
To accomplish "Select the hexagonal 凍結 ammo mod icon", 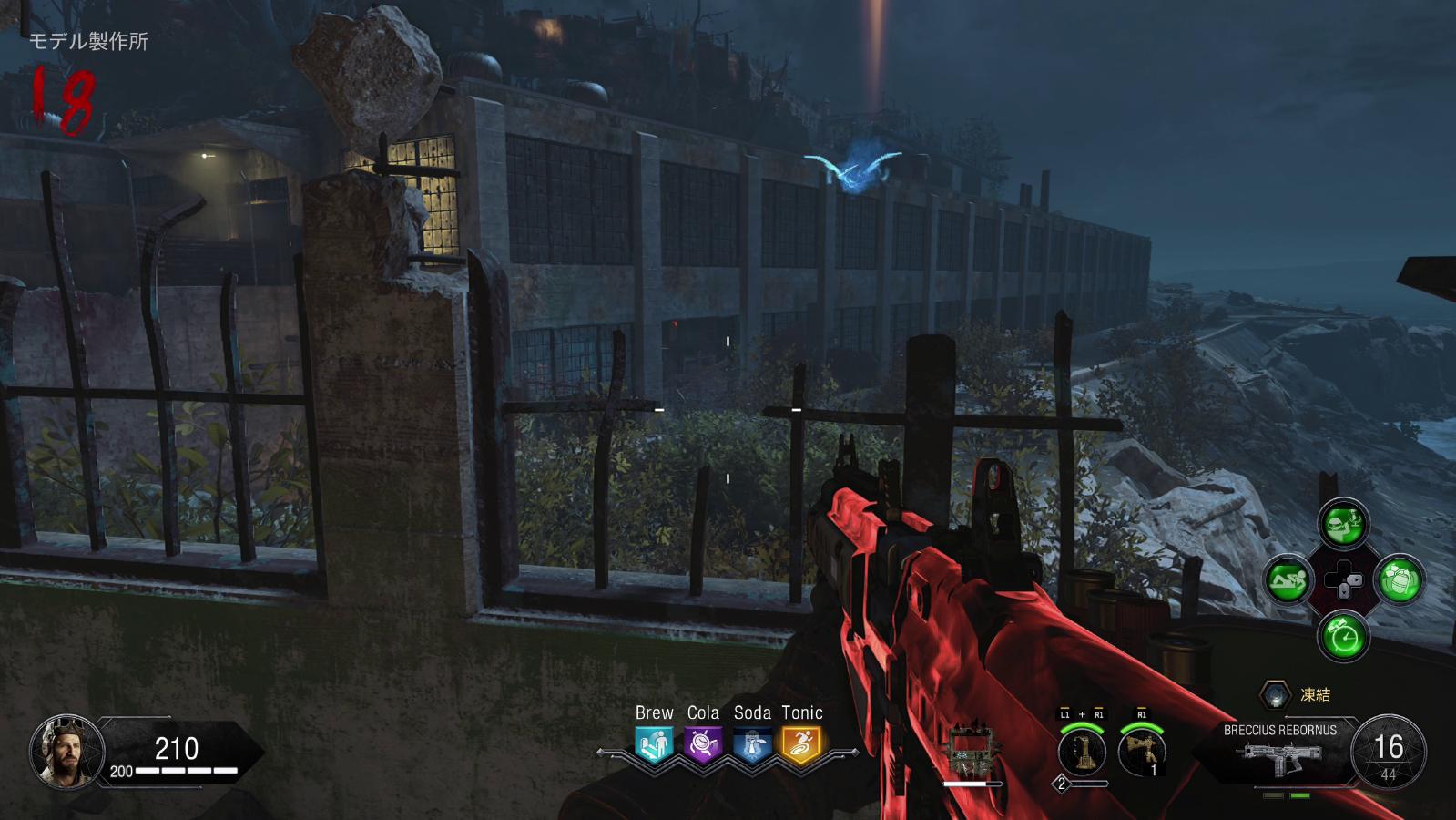I will click(1275, 695).
